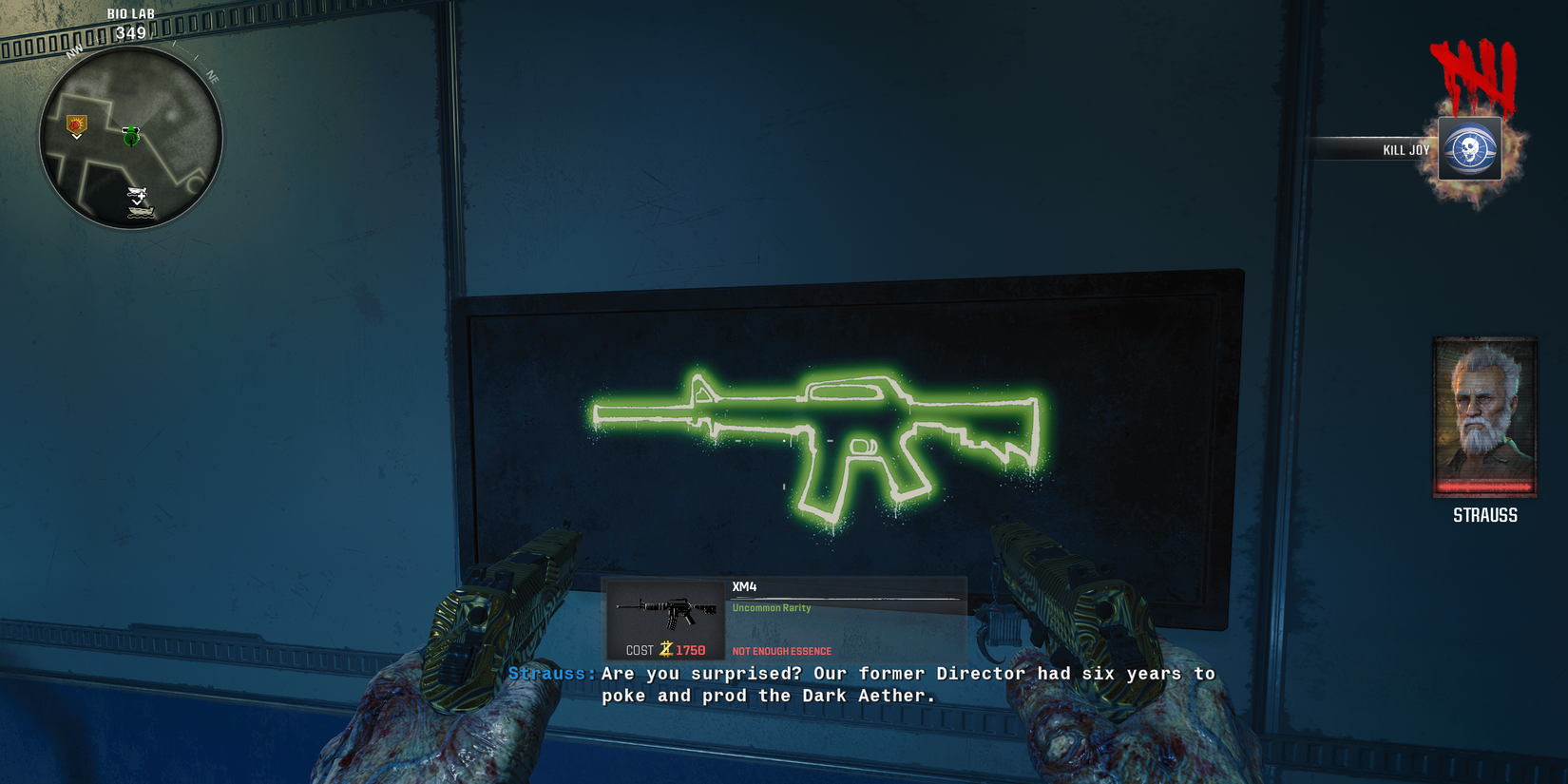Screen dimensions: 1568x784
Task: Click Strauss's red health bar
Action: click(x=1484, y=487)
